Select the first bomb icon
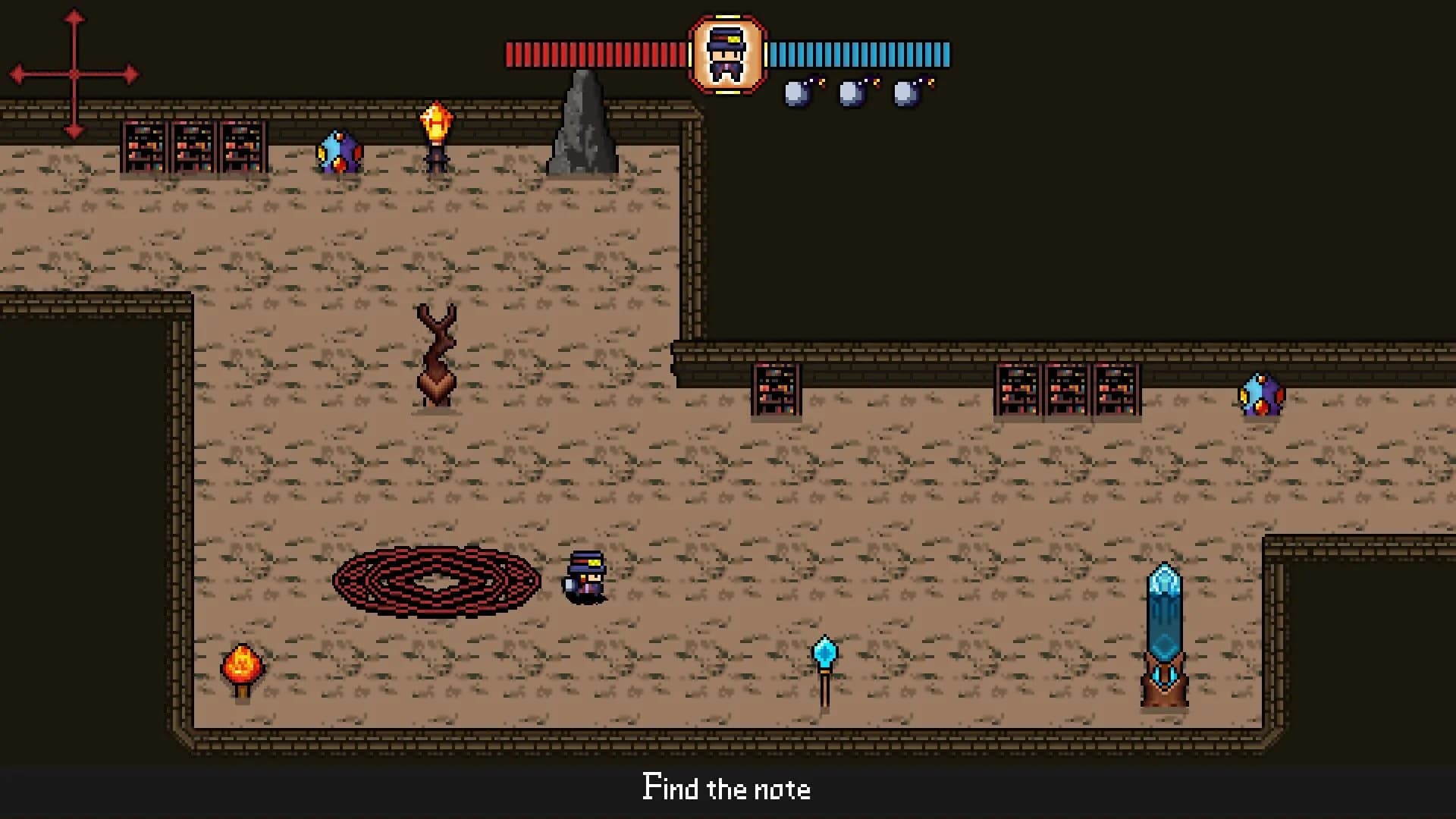 click(x=798, y=93)
